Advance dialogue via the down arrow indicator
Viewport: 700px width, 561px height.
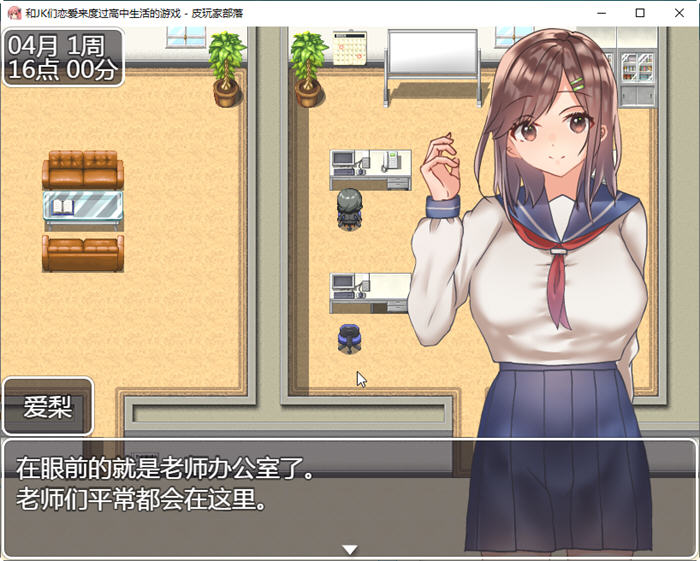coord(350,549)
